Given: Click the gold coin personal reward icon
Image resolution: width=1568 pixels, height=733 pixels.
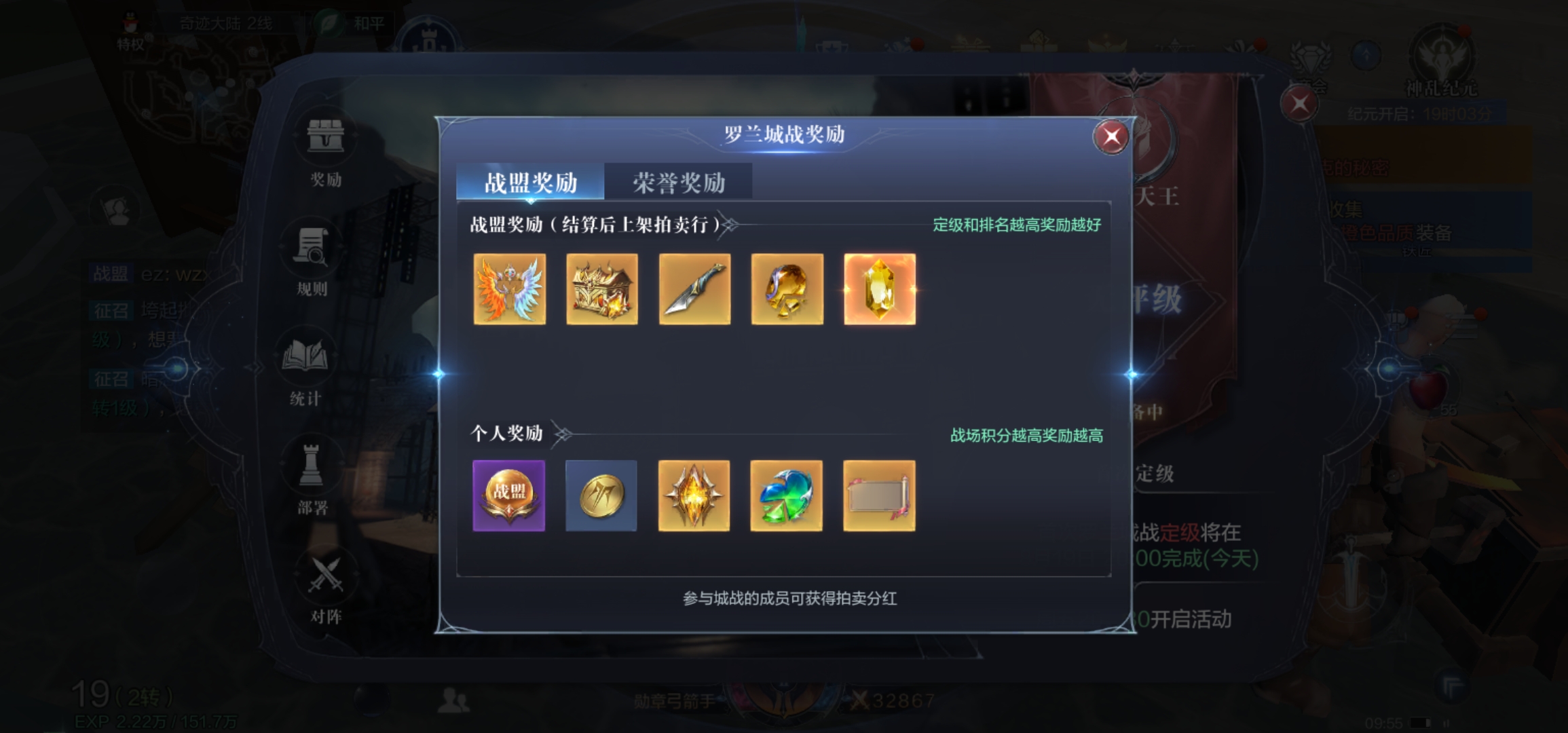Looking at the screenshot, I should pyautogui.click(x=601, y=495).
